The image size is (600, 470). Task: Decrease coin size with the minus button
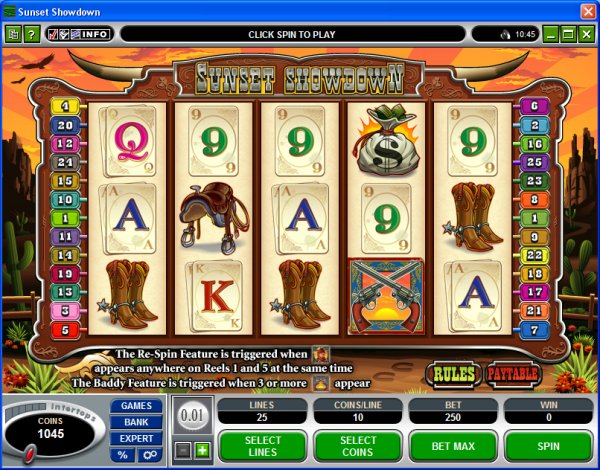pos(184,451)
